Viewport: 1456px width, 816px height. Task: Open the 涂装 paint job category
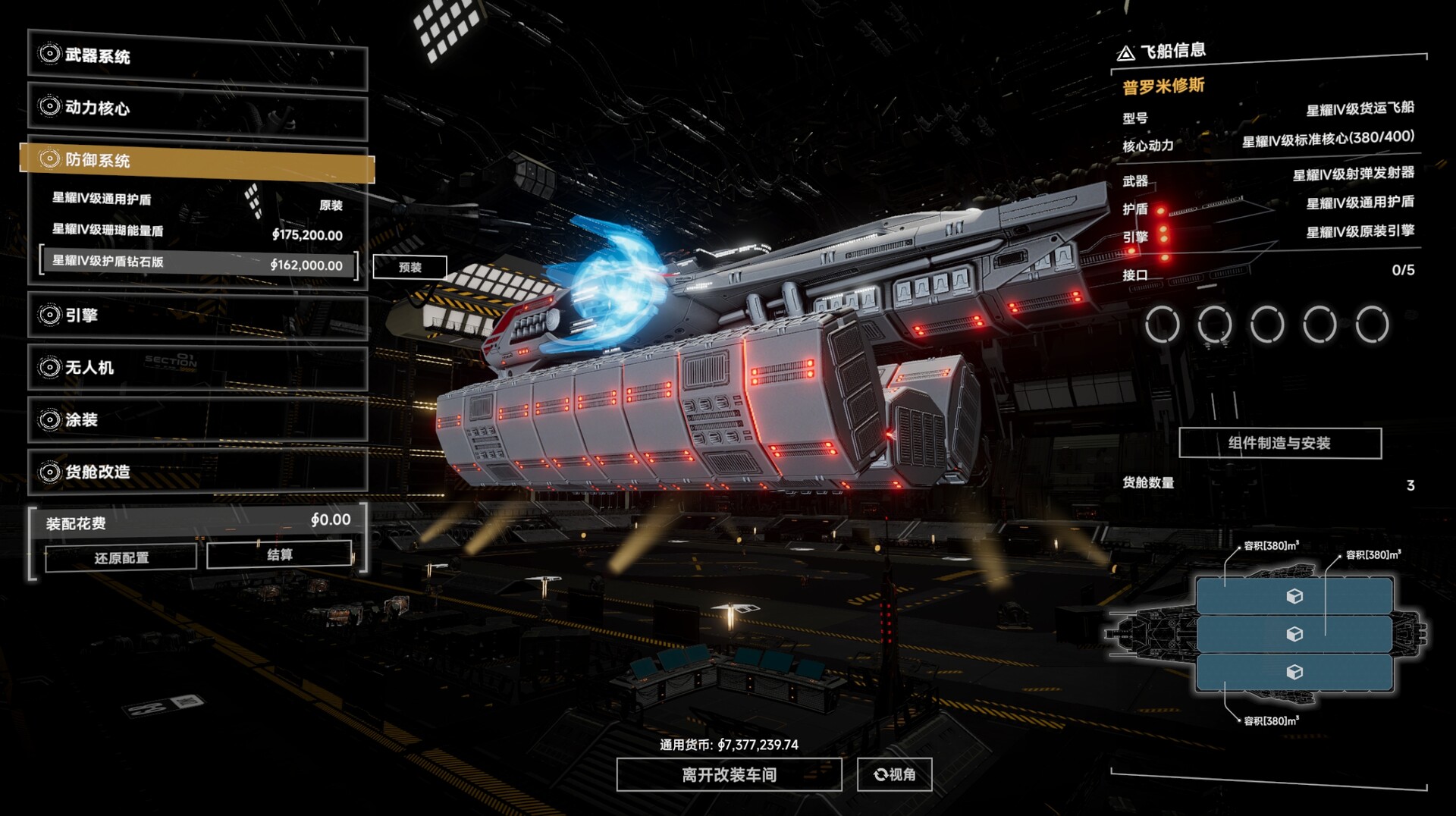(x=197, y=420)
